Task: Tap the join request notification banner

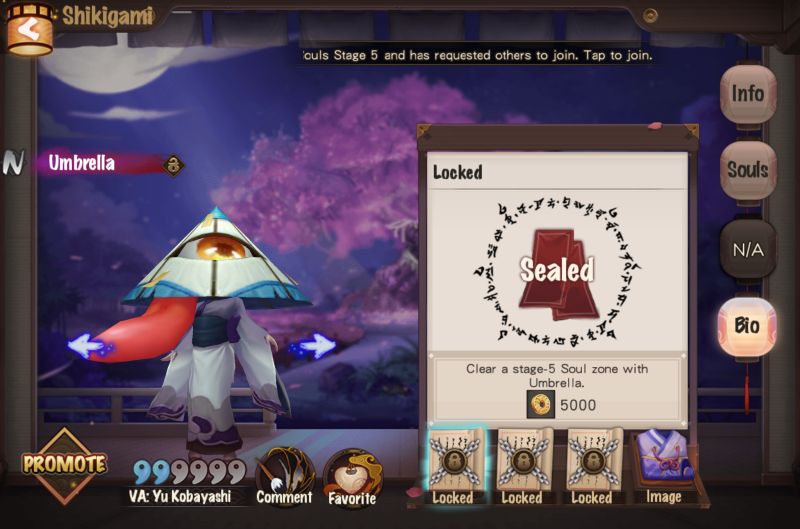Action: coord(478,55)
